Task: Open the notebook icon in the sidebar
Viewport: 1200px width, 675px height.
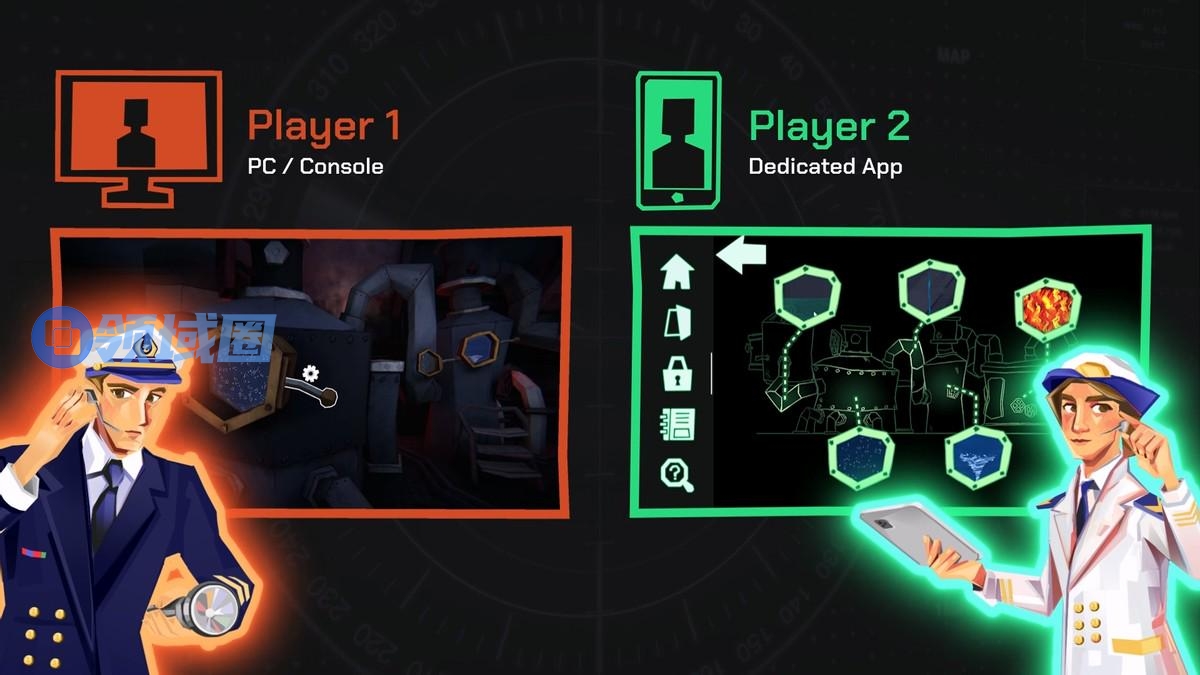Action: (678, 423)
